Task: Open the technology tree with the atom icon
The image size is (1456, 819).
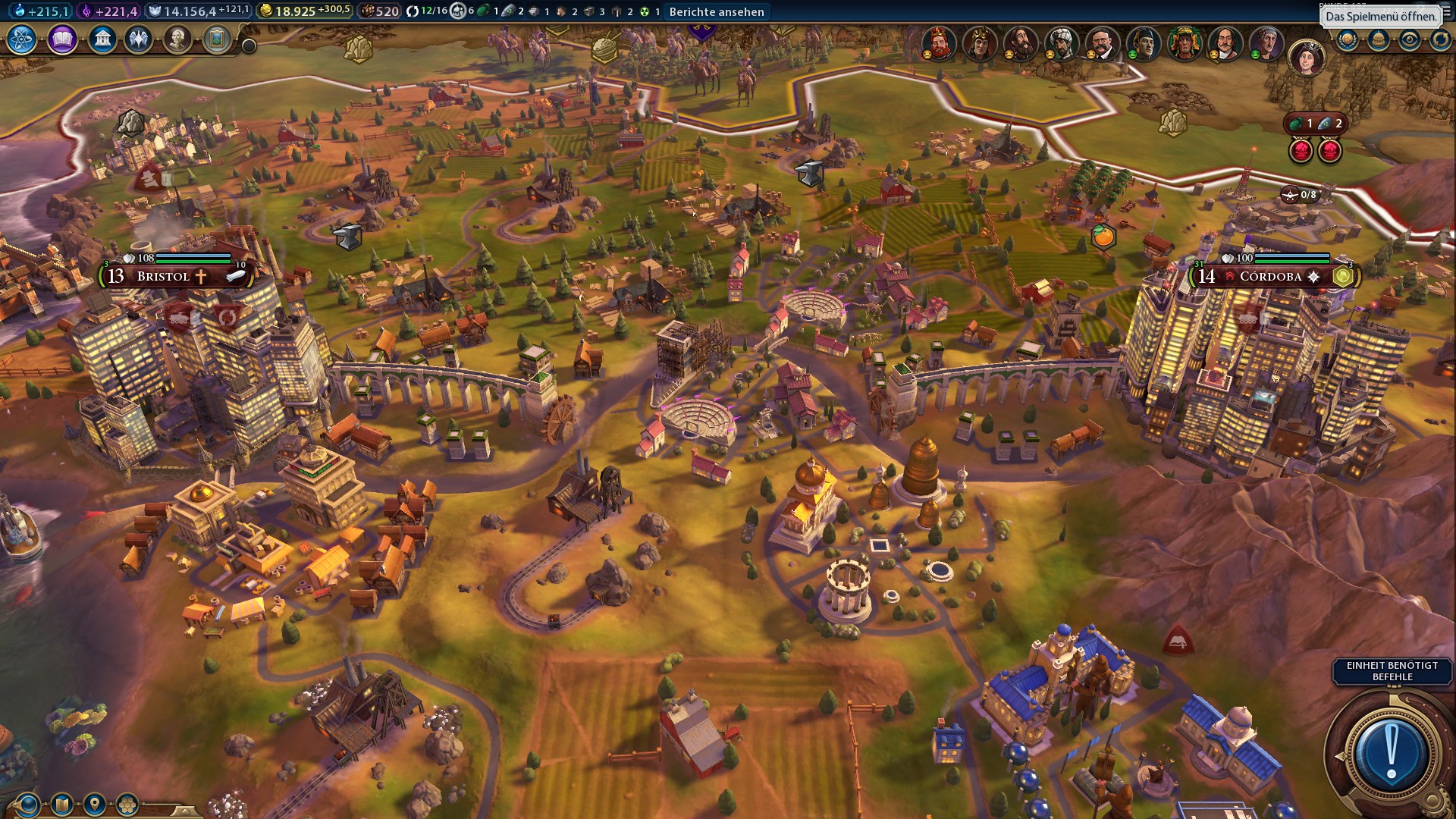Action: point(21,39)
